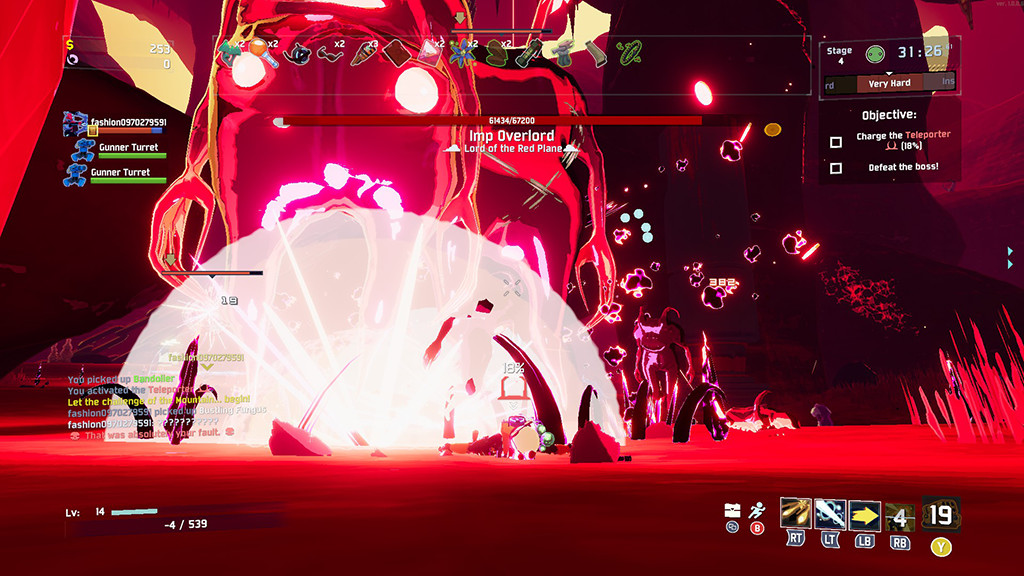Screen dimensions: 1024x576
Task: Select the pink crystal item icon
Action: tap(429, 52)
